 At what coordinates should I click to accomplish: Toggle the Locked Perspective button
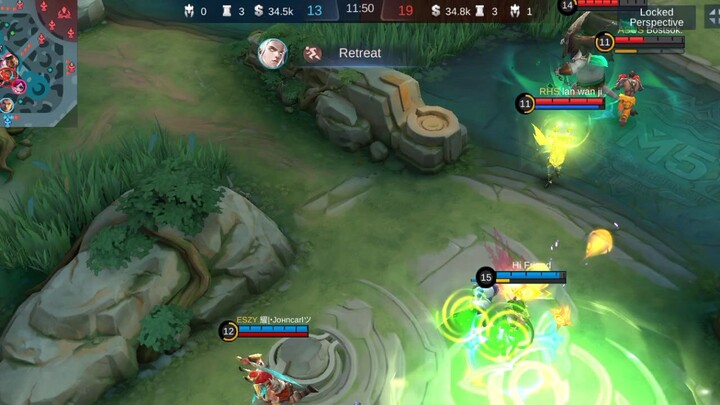(x=656, y=17)
